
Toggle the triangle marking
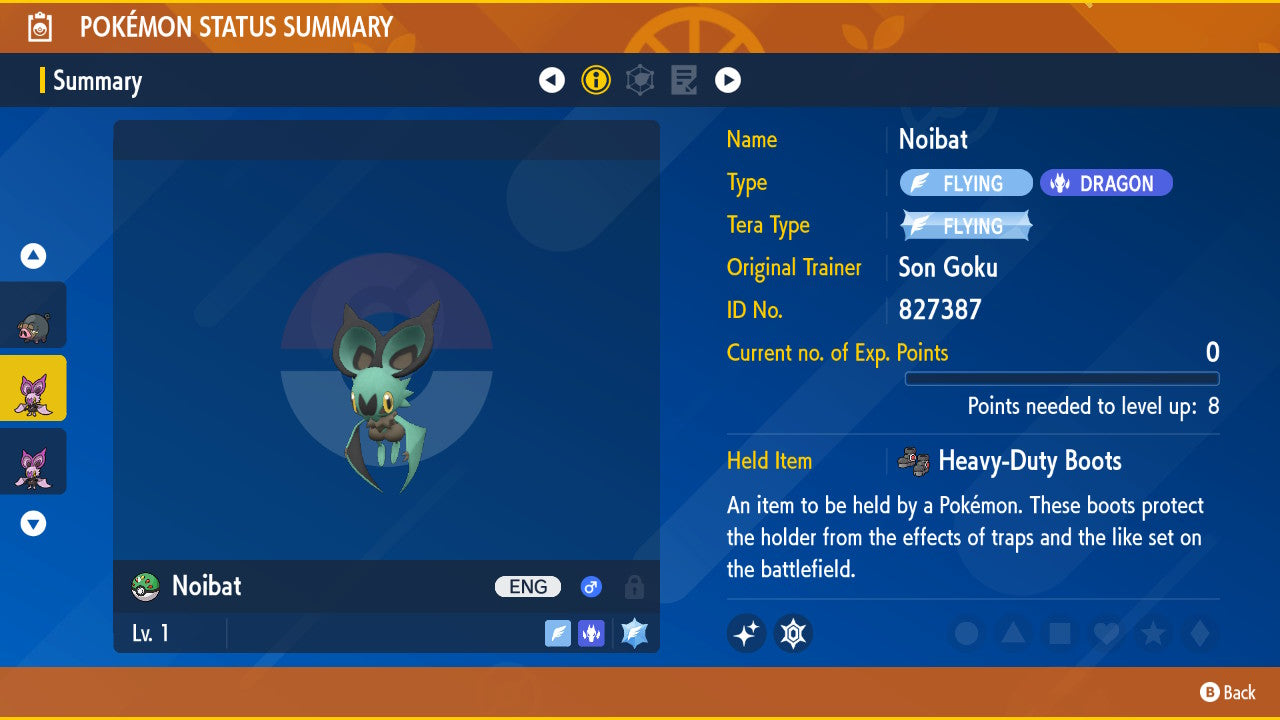click(1013, 633)
